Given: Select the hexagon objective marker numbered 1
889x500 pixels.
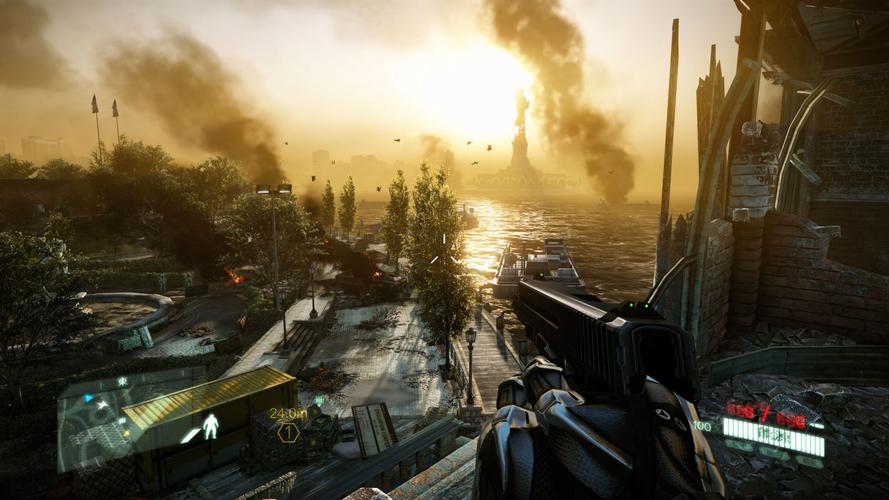Looking at the screenshot, I should point(288,432).
